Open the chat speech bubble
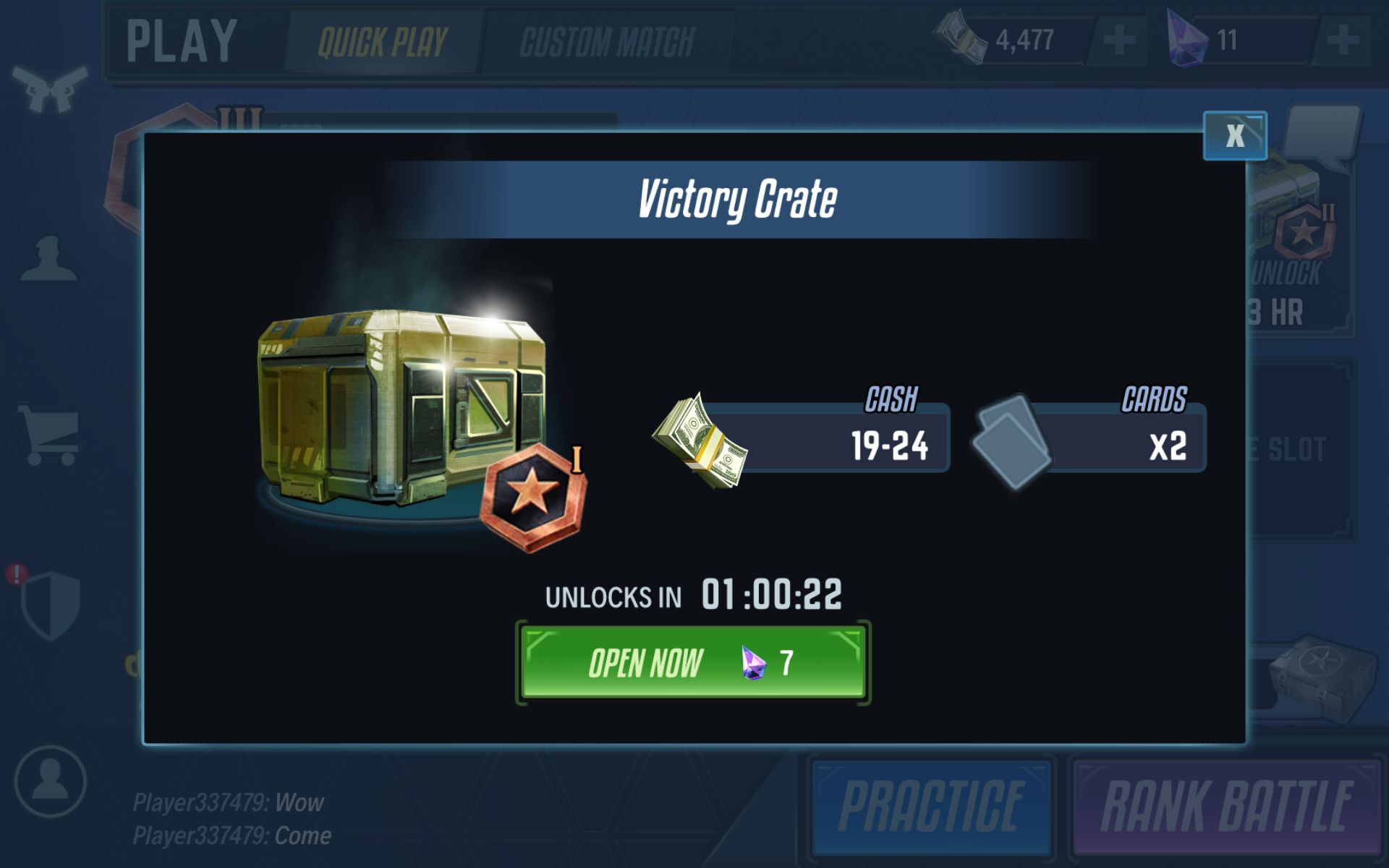This screenshot has width=1389, height=868. pyautogui.click(x=1321, y=134)
